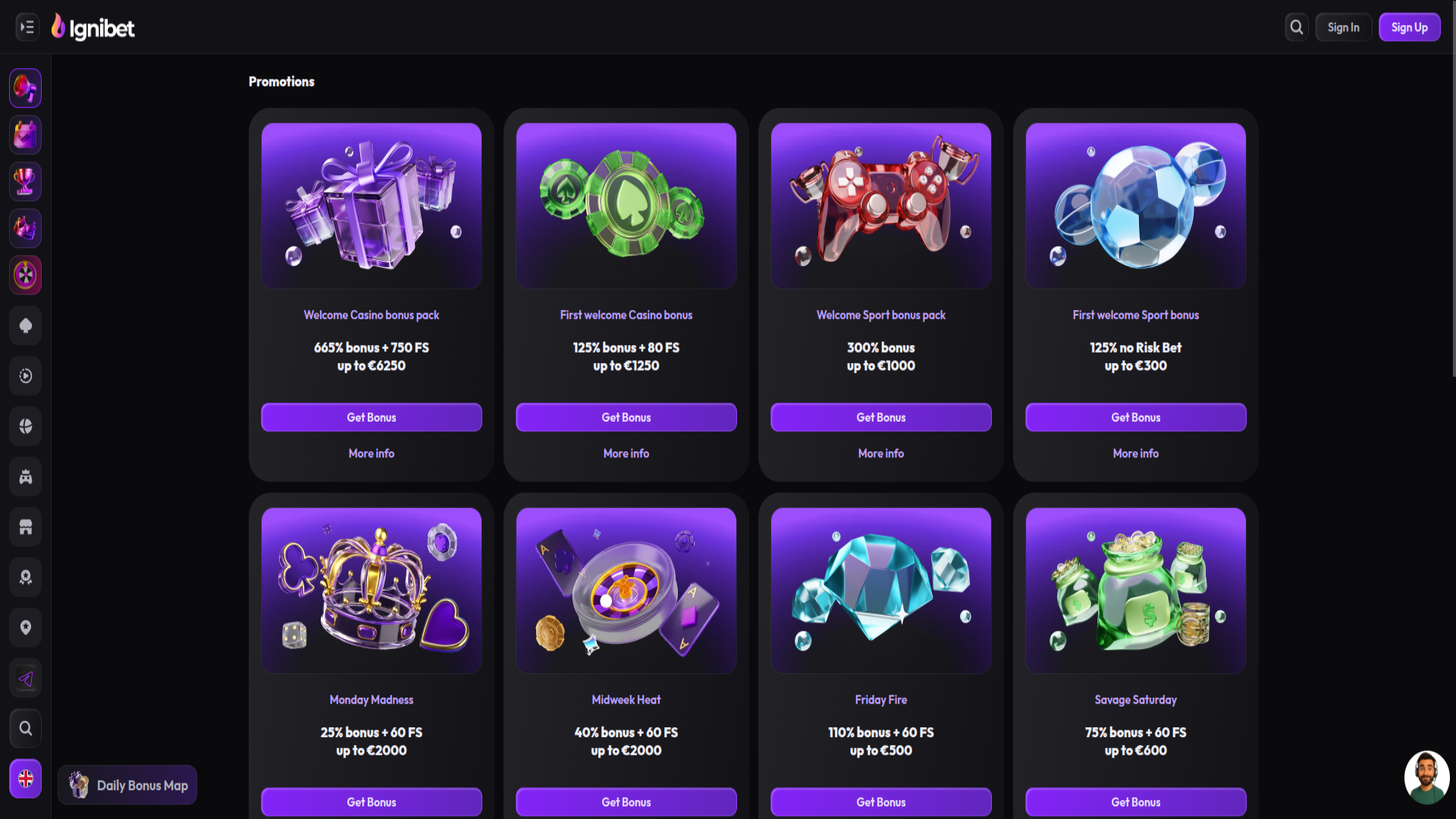The width and height of the screenshot is (1456, 819).
Task: Click the location pin icon
Action: [x=25, y=627]
